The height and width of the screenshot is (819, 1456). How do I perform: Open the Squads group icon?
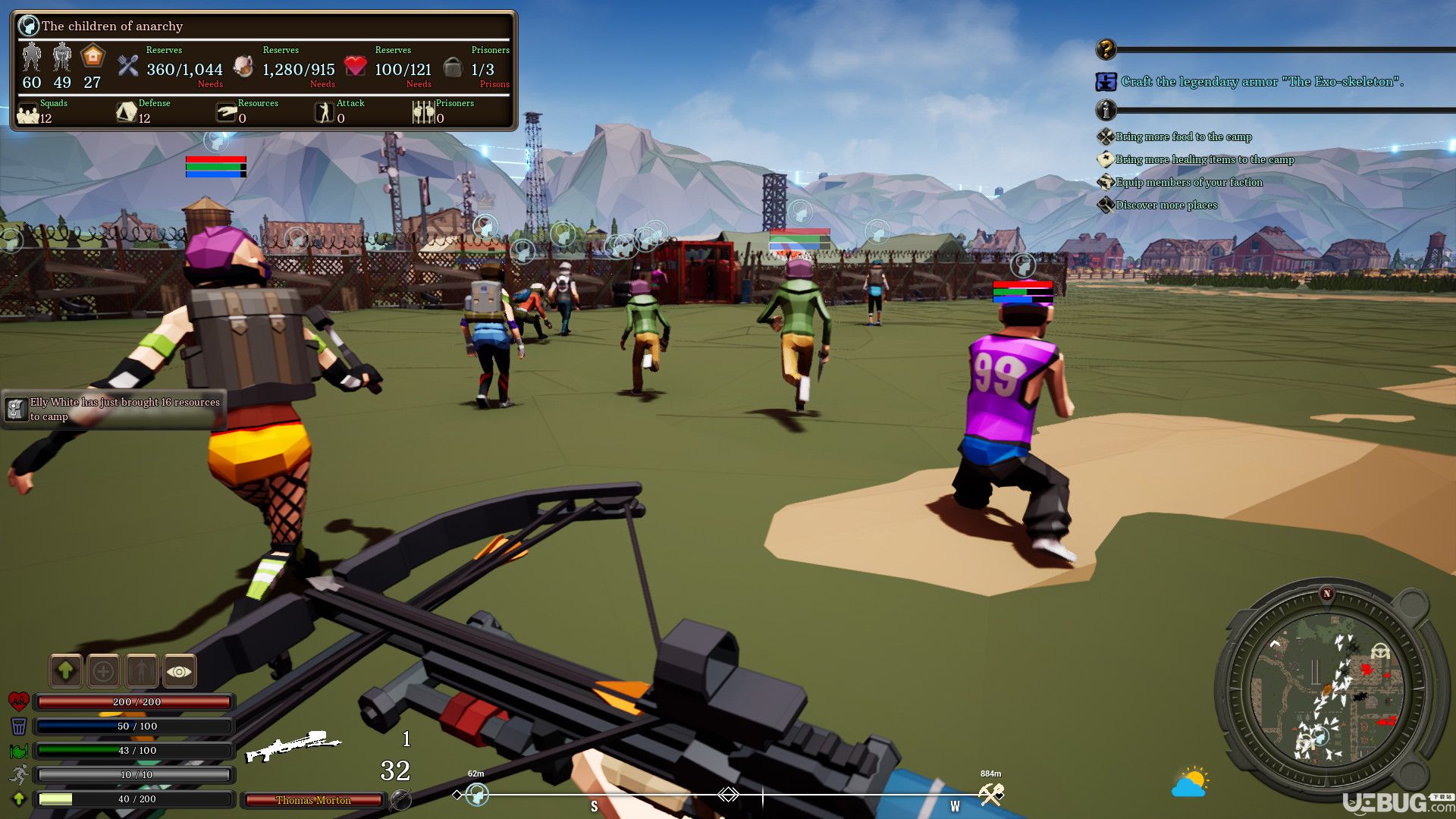coord(28,113)
